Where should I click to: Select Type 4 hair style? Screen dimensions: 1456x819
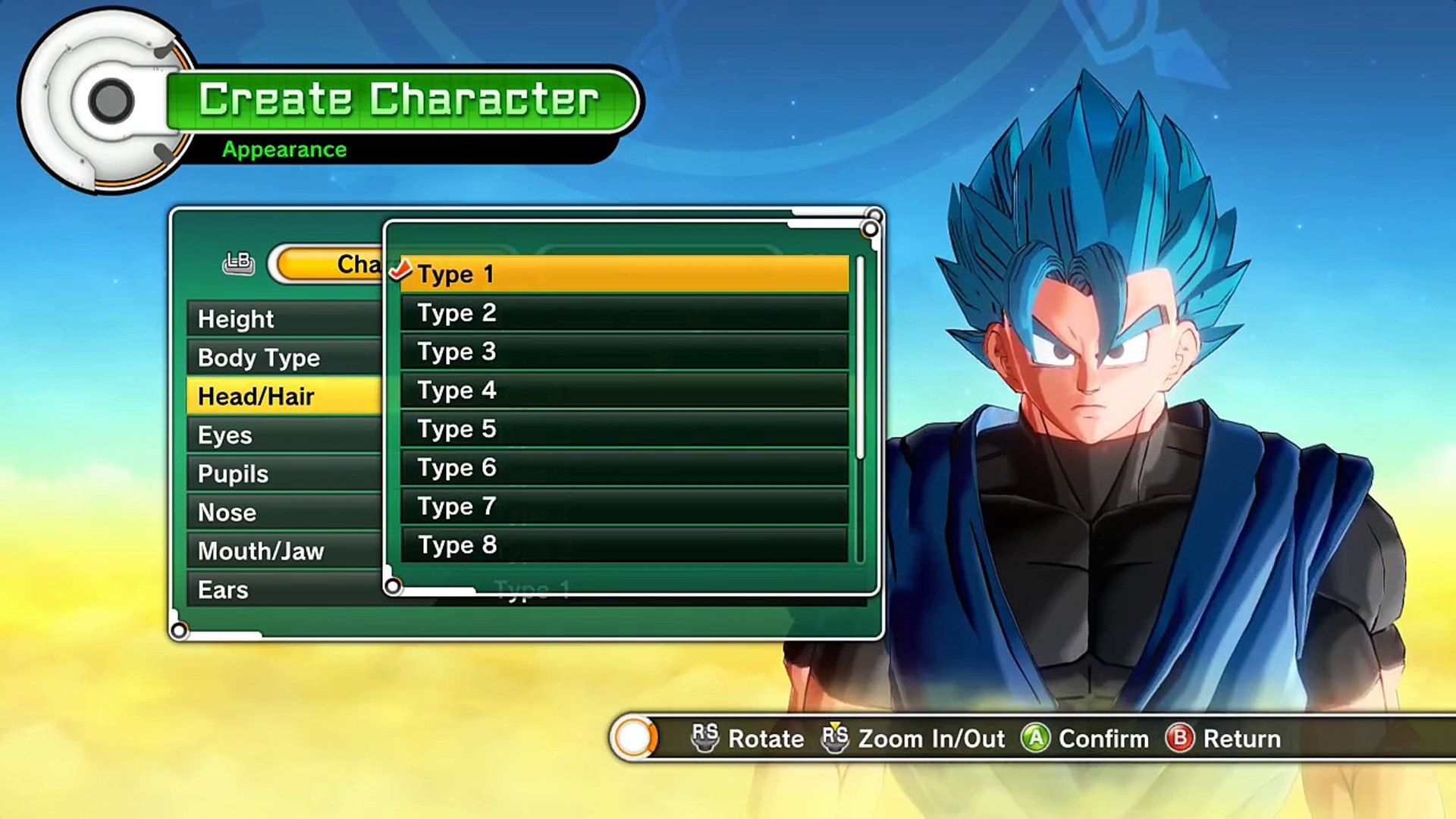(623, 390)
